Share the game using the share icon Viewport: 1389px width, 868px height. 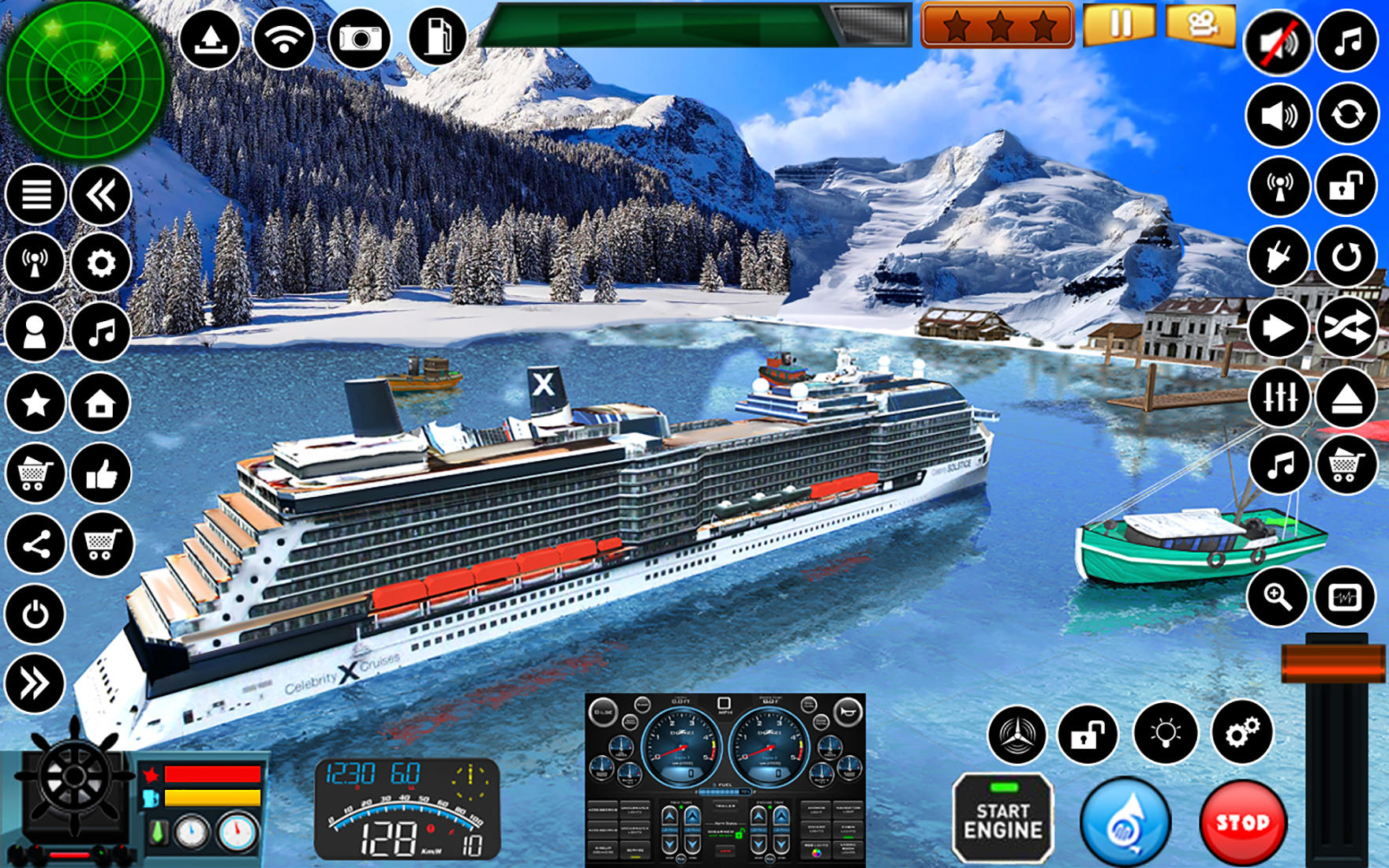coord(36,545)
